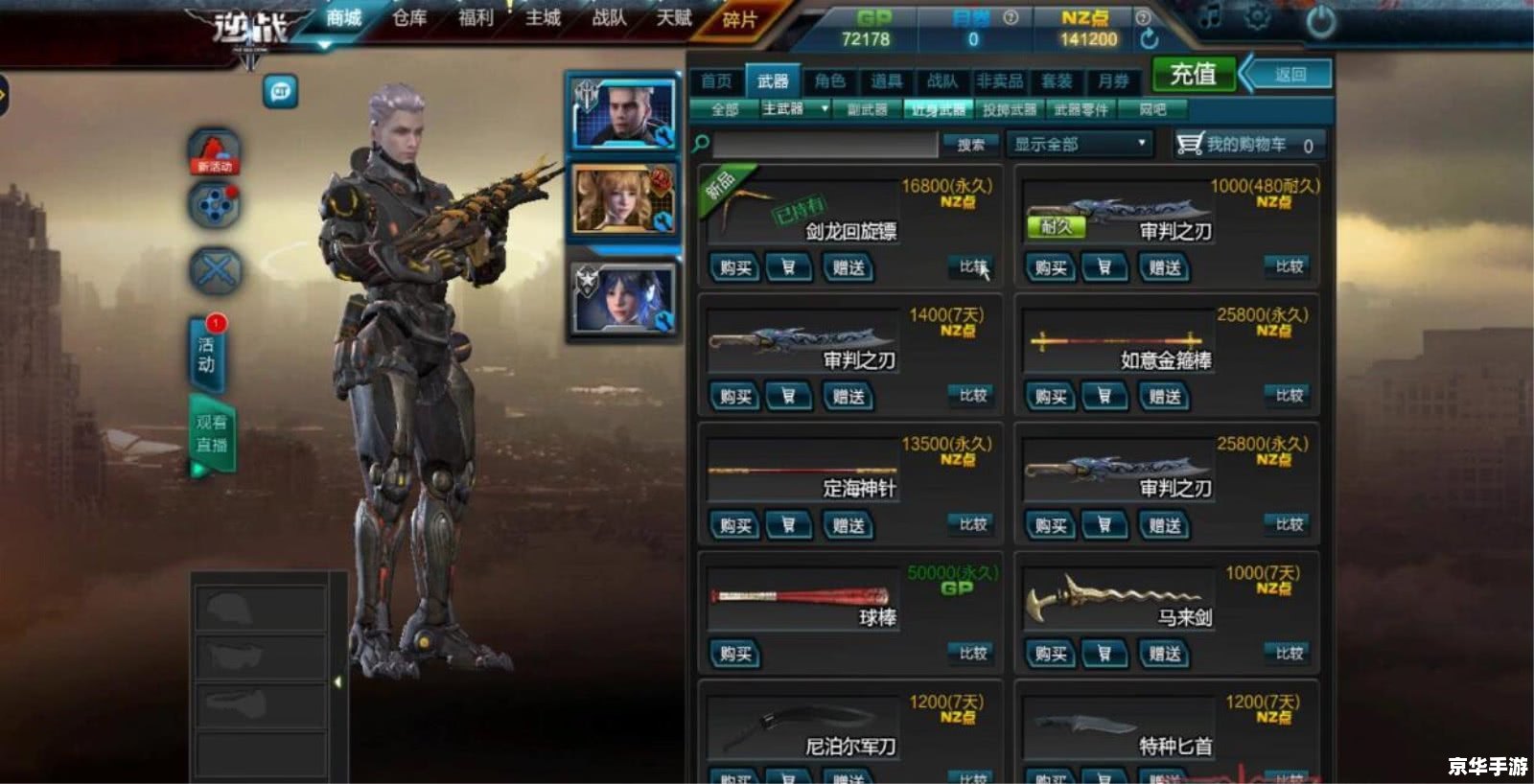Gift the 如意金箍棒 weapon
1534x784 pixels.
1164,397
